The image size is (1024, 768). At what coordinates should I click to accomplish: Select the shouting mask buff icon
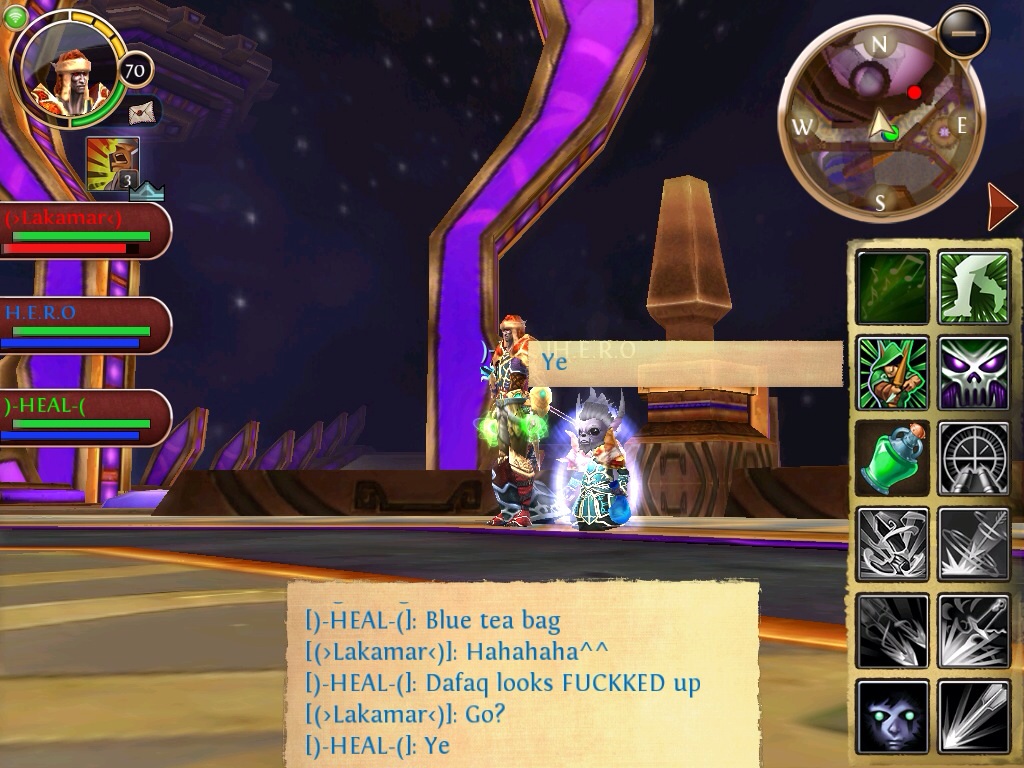click(x=112, y=164)
